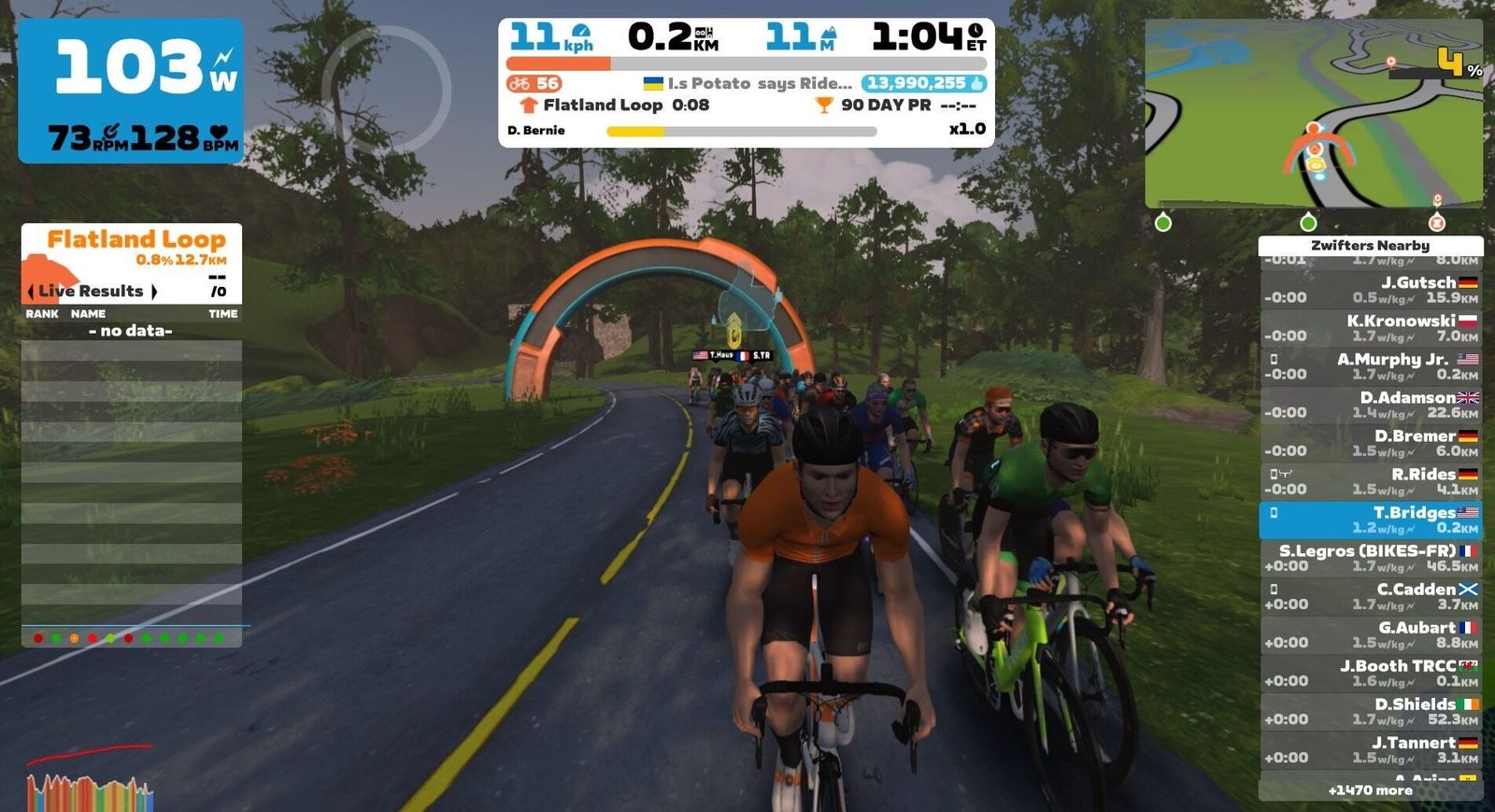The height and width of the screenshot is (812, 1495).
Task: Click the 103 W power panel
Action: (131, 91)
